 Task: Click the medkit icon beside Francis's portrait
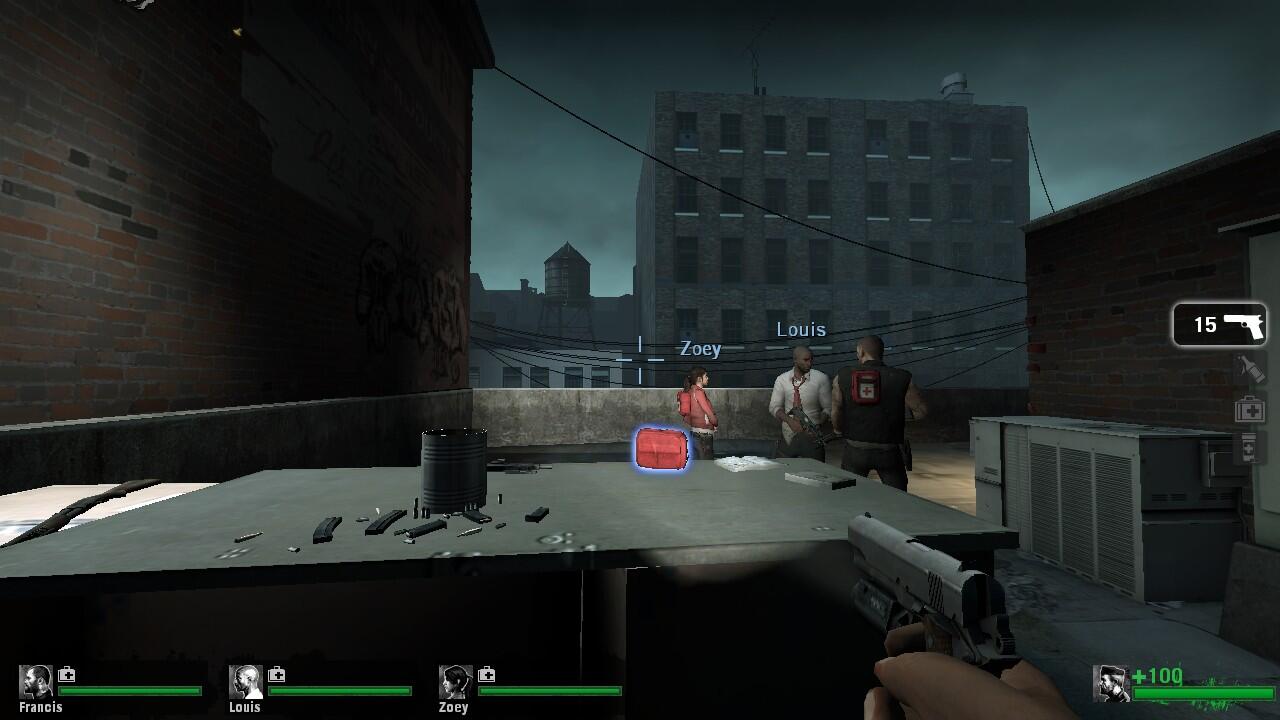[67, 674]
